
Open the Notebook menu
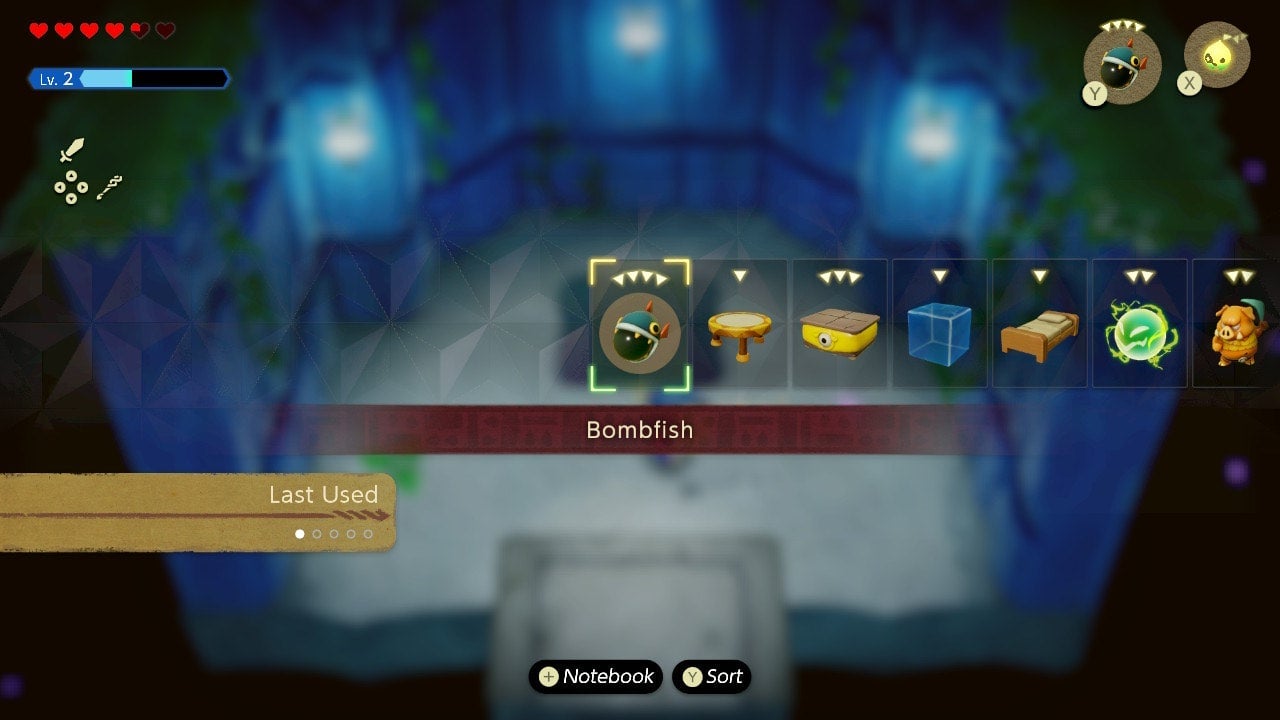595,676
